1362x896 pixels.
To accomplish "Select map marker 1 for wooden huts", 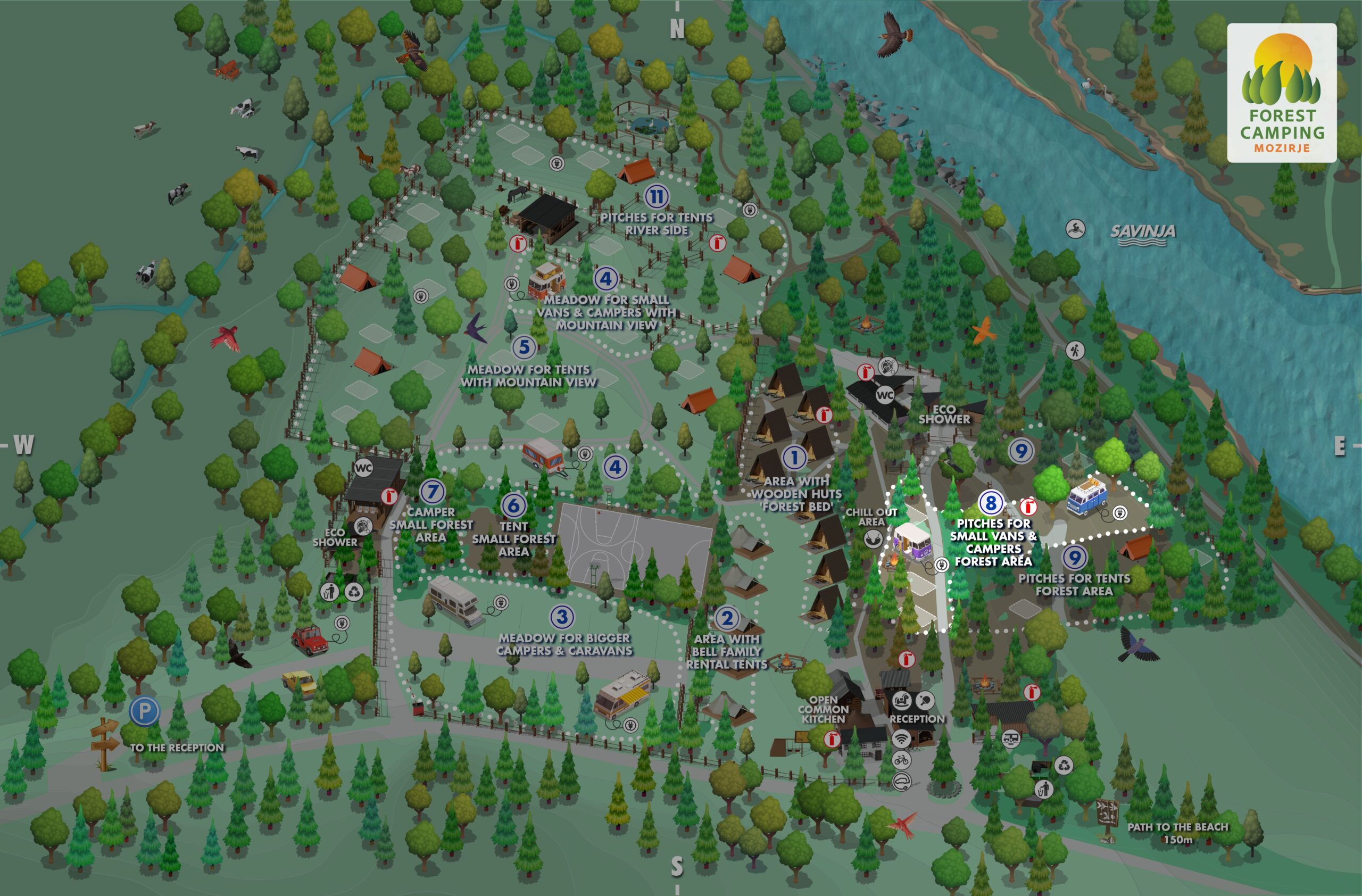I will click(x=794, y=457).
